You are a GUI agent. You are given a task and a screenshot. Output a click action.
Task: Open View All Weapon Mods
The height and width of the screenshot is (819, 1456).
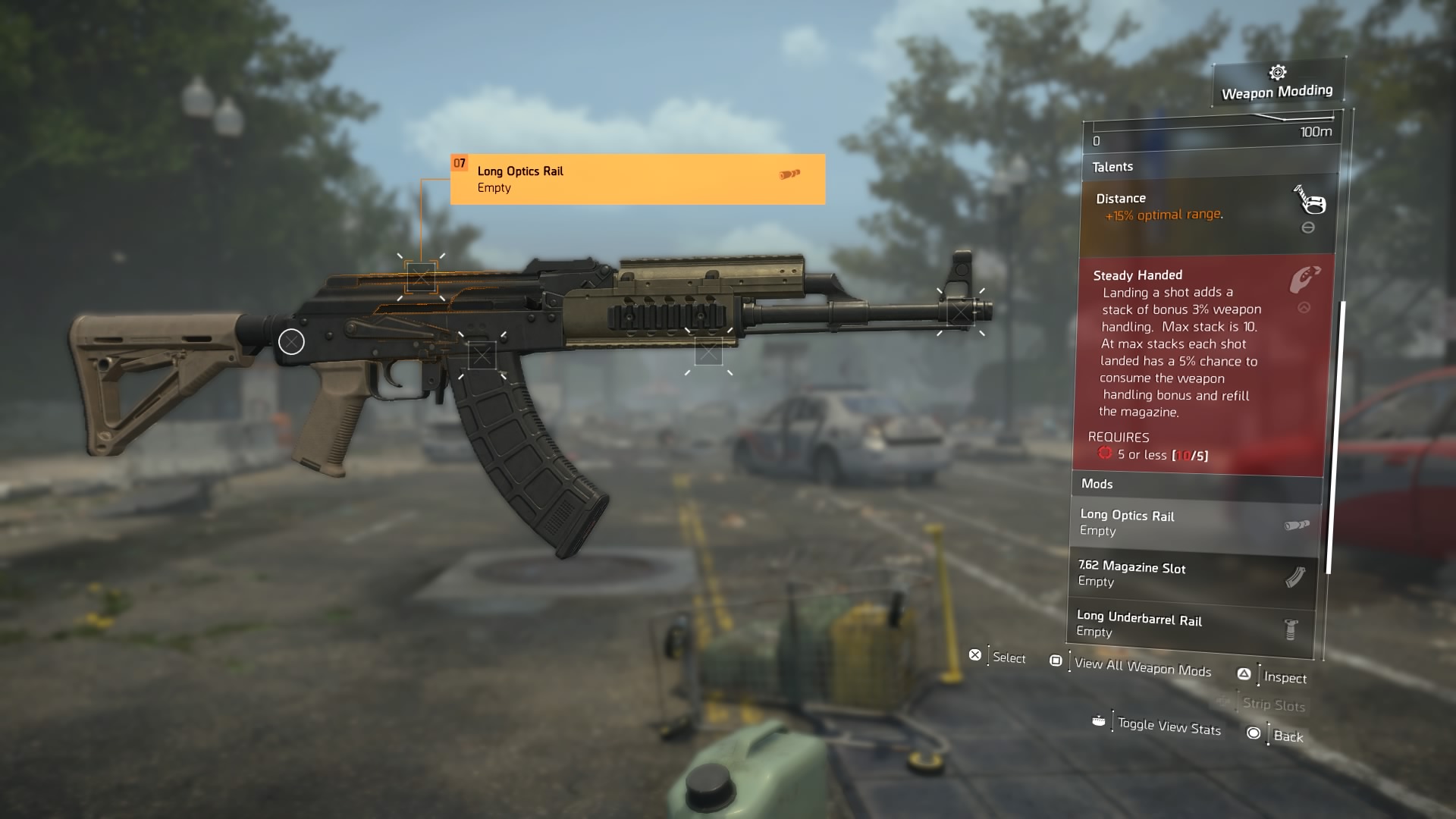pyautogui.click(x=1141, y=670)
